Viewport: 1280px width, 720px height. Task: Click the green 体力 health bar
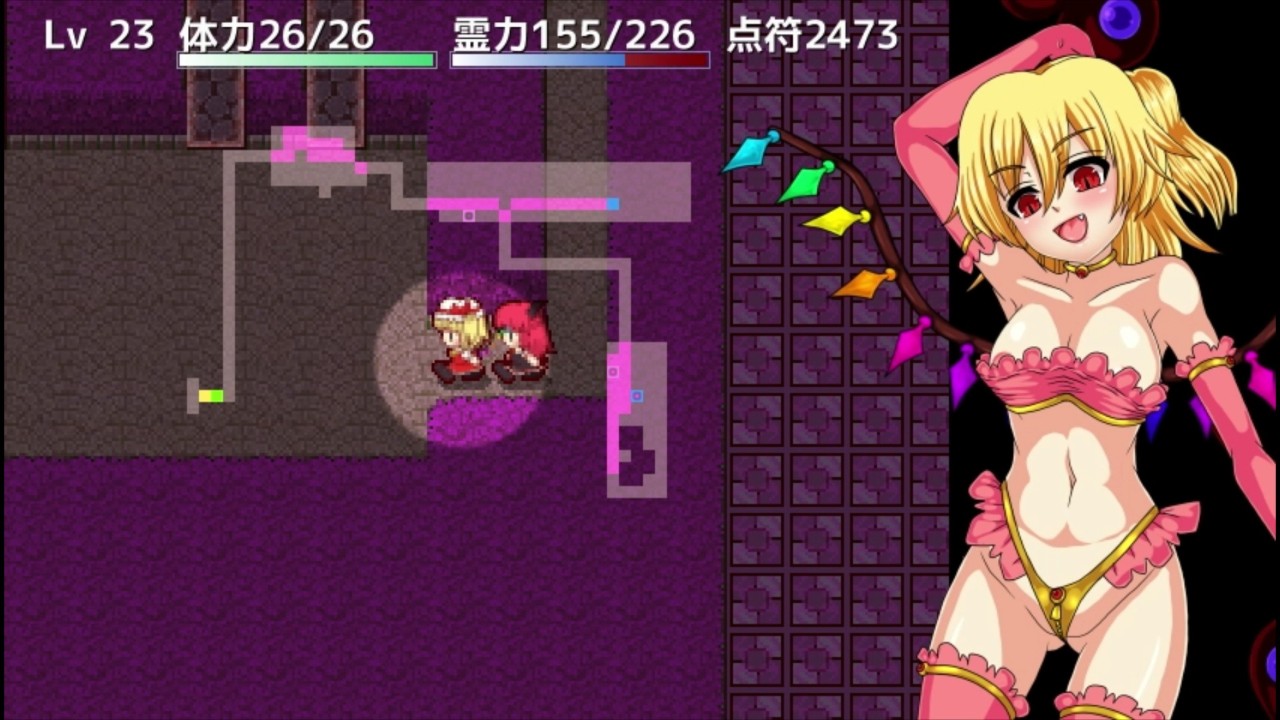click(305, 60)
